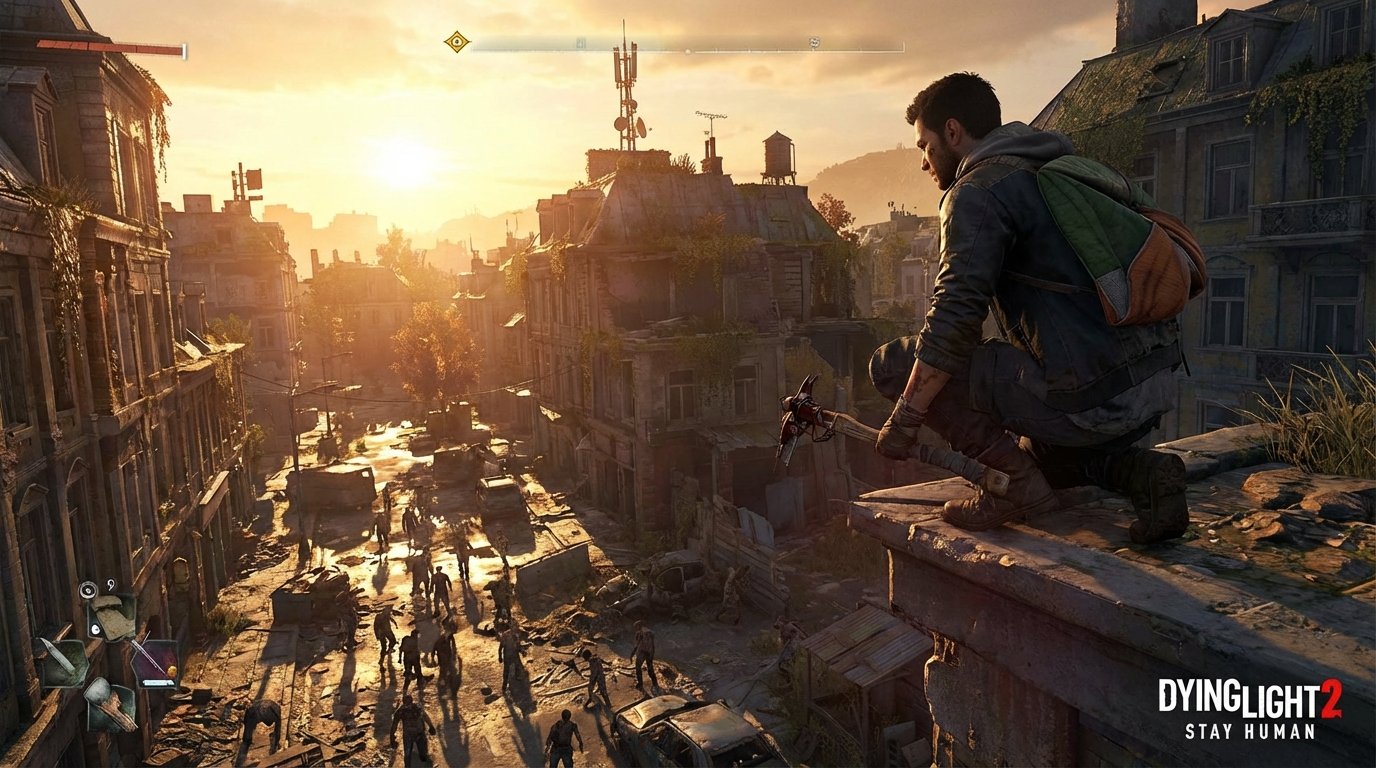Click the orange item dot inside the syringe slot

click(x=172, y=668)
